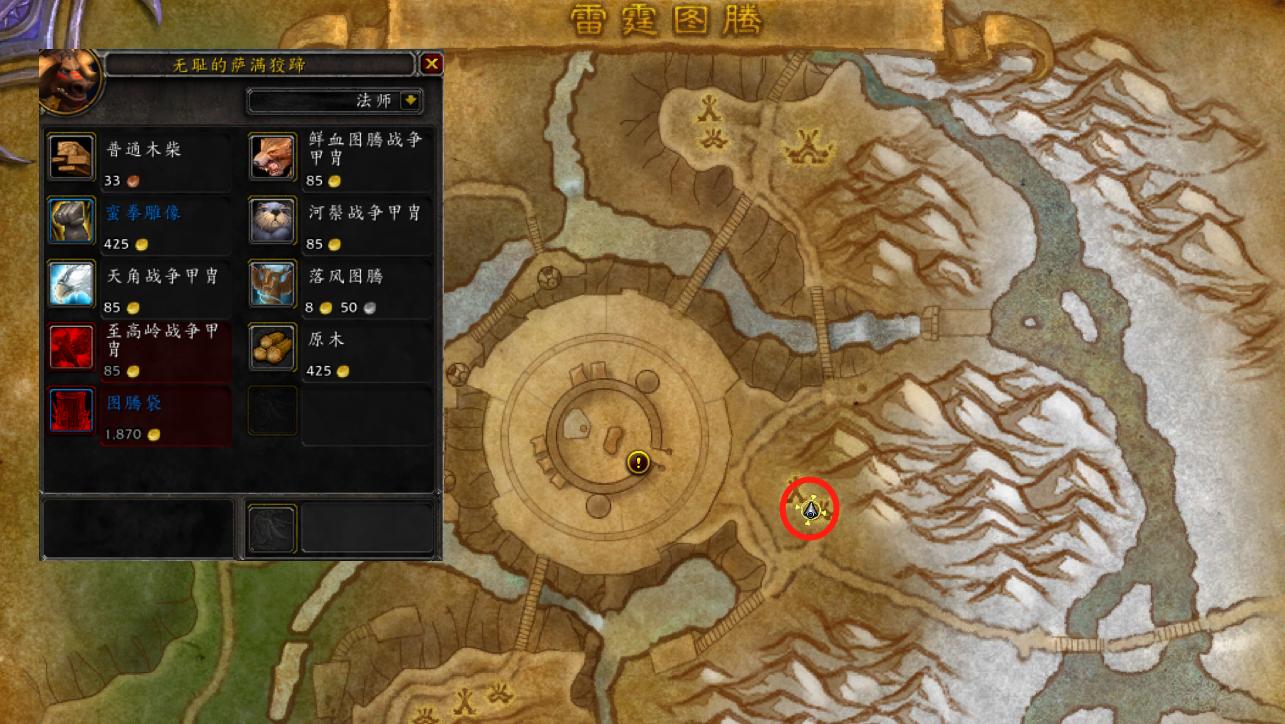Select the 河鬃战争甲胄 otter icon
1285x724 pixels.
(x=271, y=222)
